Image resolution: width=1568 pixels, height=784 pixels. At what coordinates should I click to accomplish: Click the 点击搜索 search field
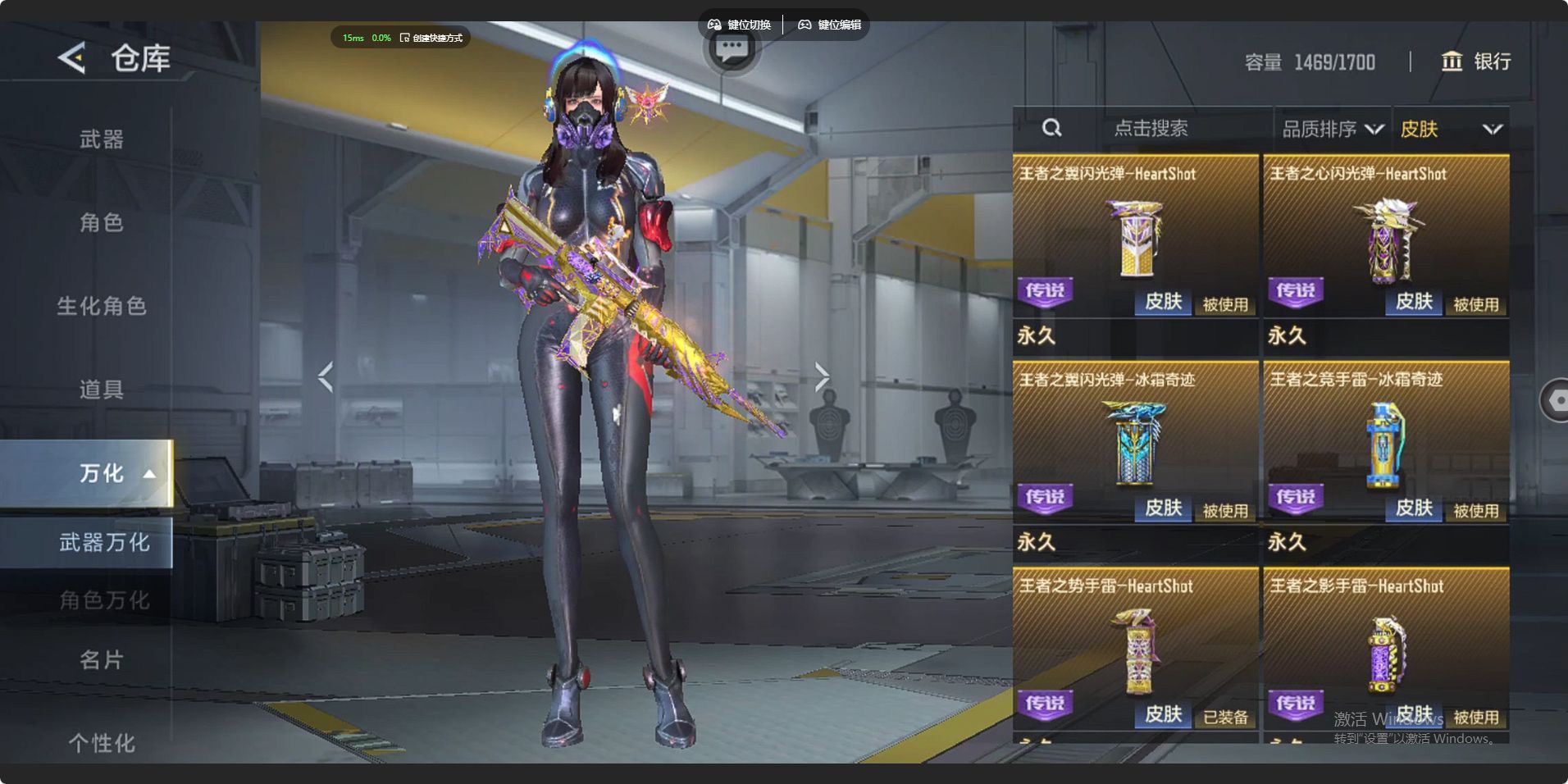pos(1150,129)
